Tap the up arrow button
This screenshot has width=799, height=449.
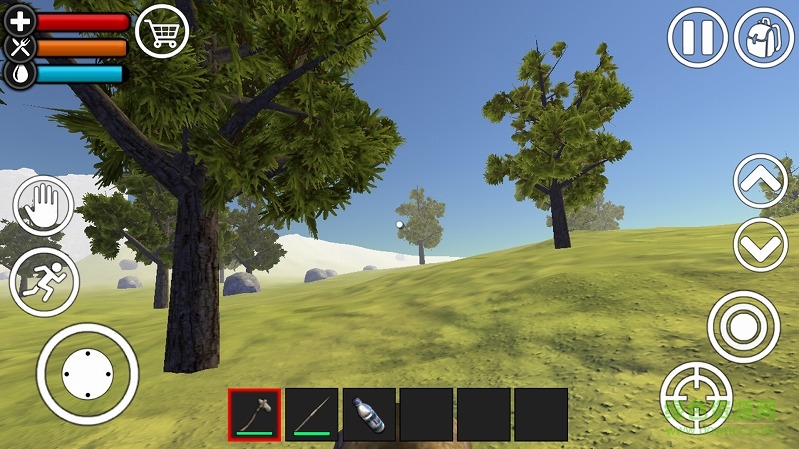(761, 181)
